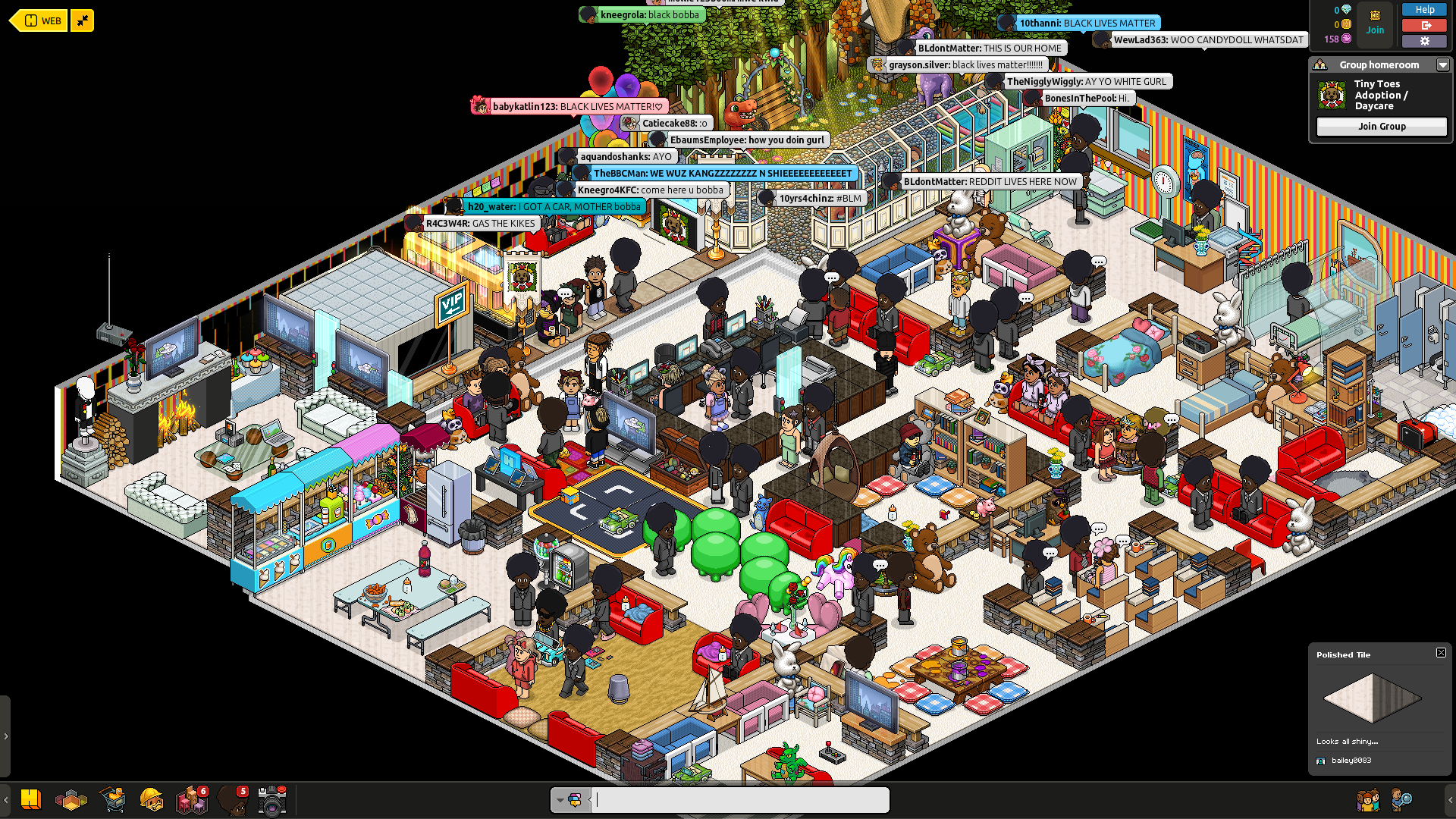The width and height of the screenshot is (1456, 819).
Task: Open the Tiny Toes group badge
Action: click(x=1332, y=96)
